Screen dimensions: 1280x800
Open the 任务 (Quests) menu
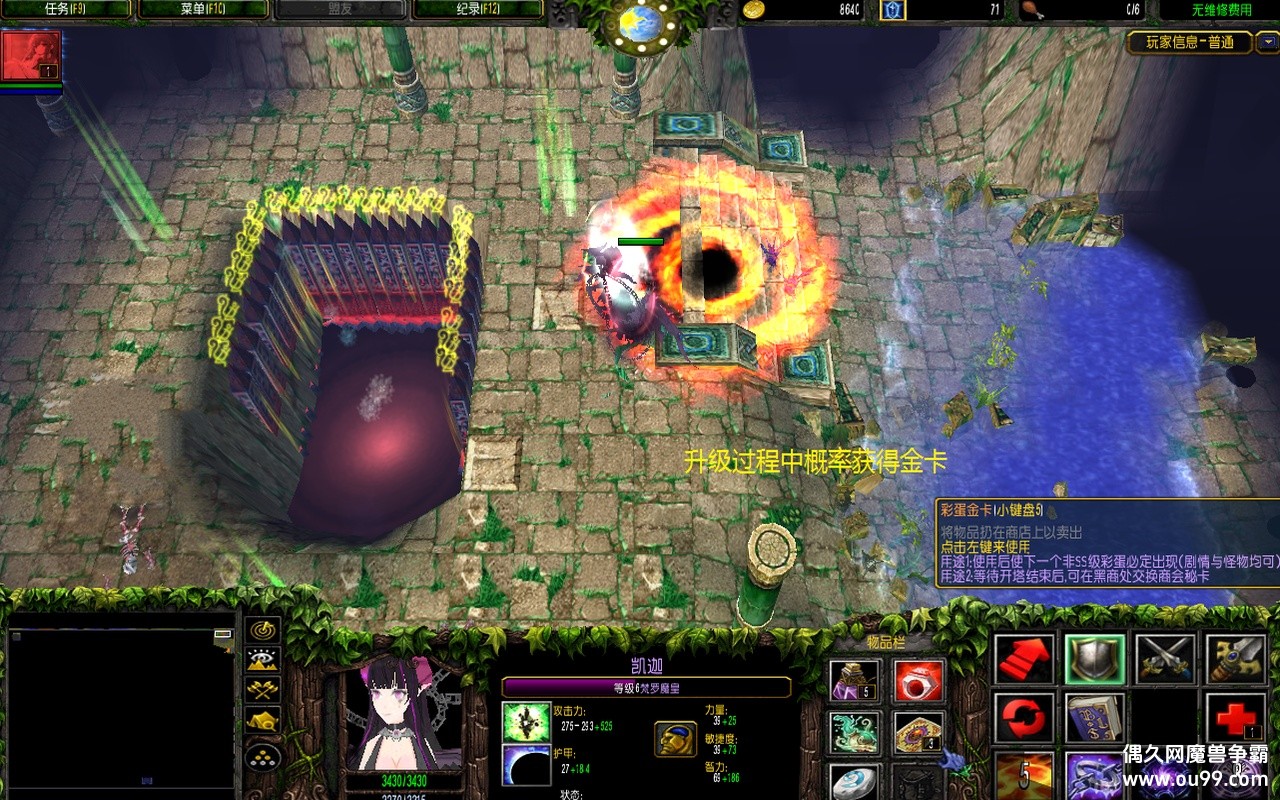point(67,10)
